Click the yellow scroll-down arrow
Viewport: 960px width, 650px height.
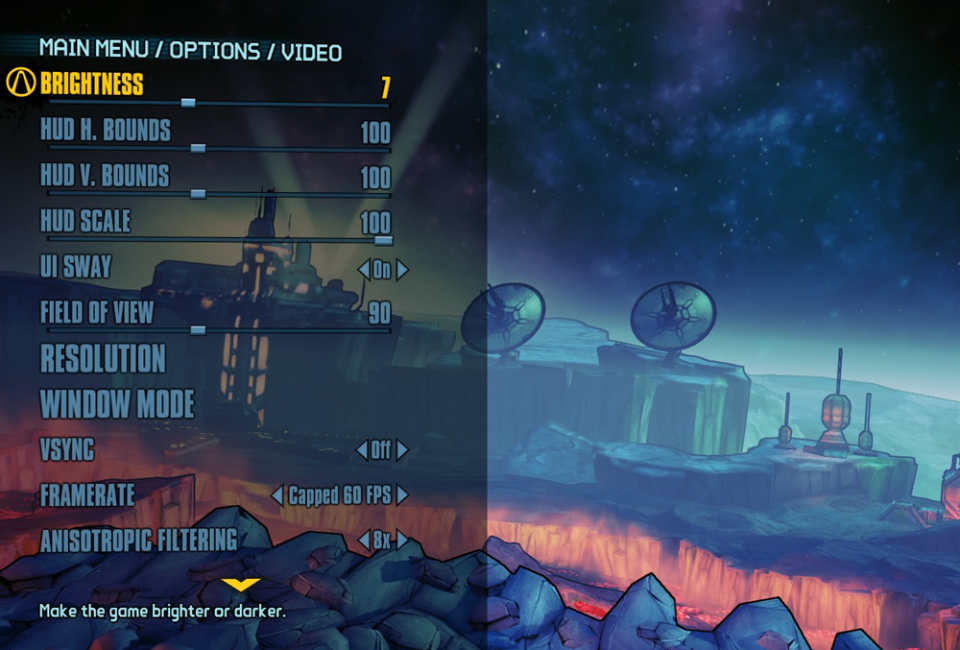[x=241, y=584]
